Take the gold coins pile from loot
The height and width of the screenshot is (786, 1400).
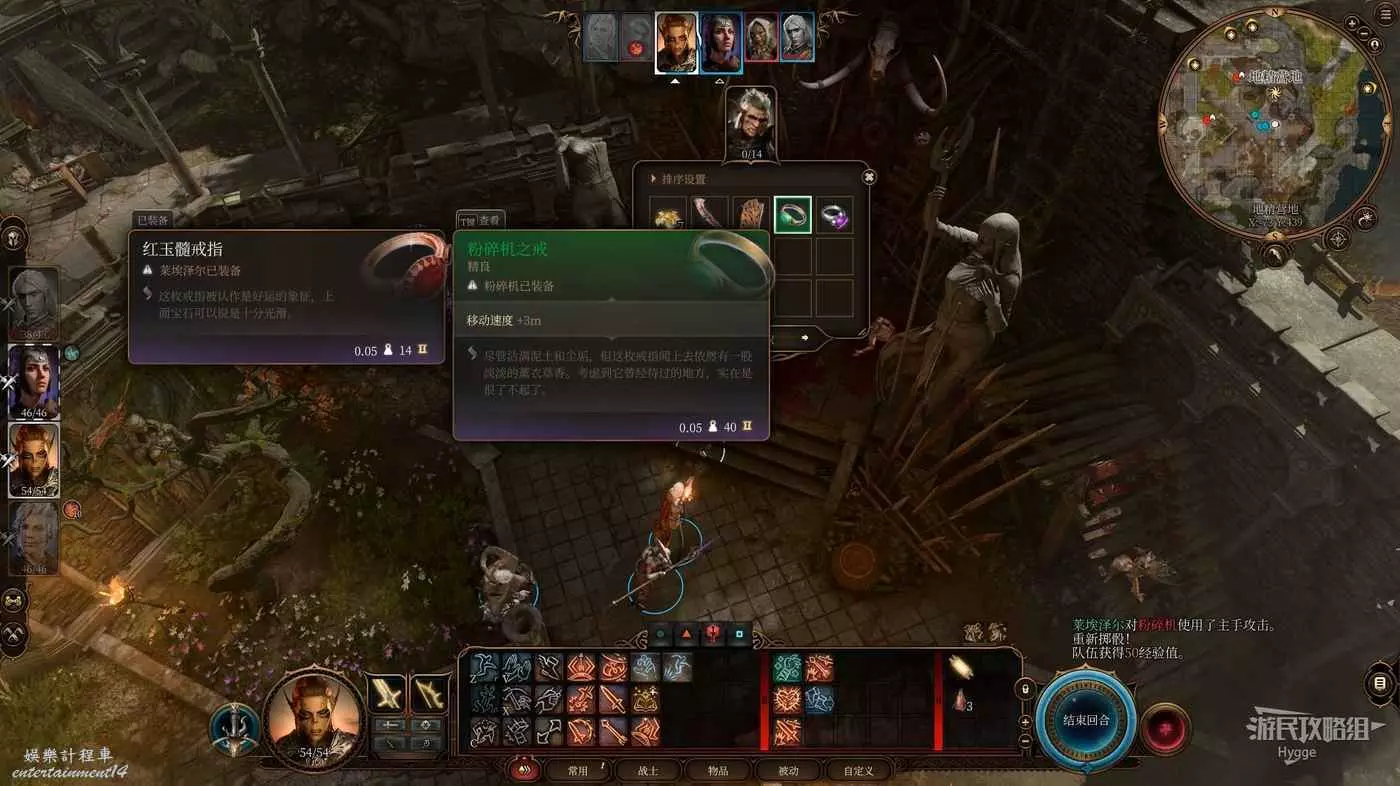(x=669, y=214)
